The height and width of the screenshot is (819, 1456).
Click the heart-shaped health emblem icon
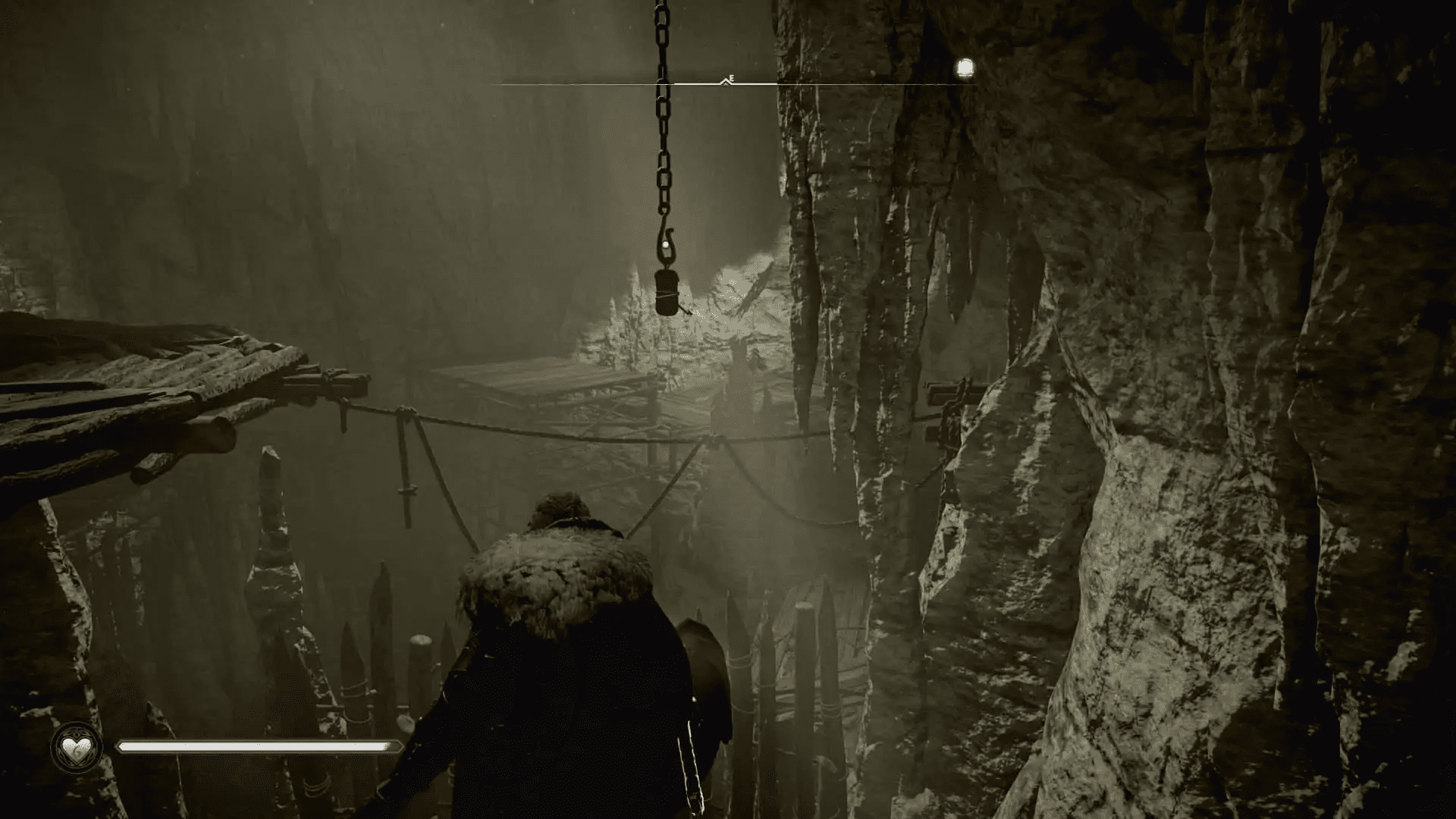(x=76, y=751)
